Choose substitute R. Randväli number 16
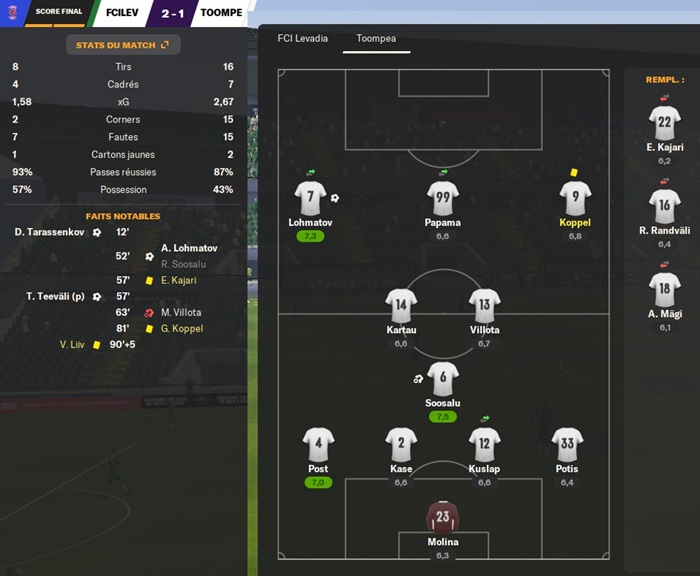700x576 pixels. coord(664,207)
